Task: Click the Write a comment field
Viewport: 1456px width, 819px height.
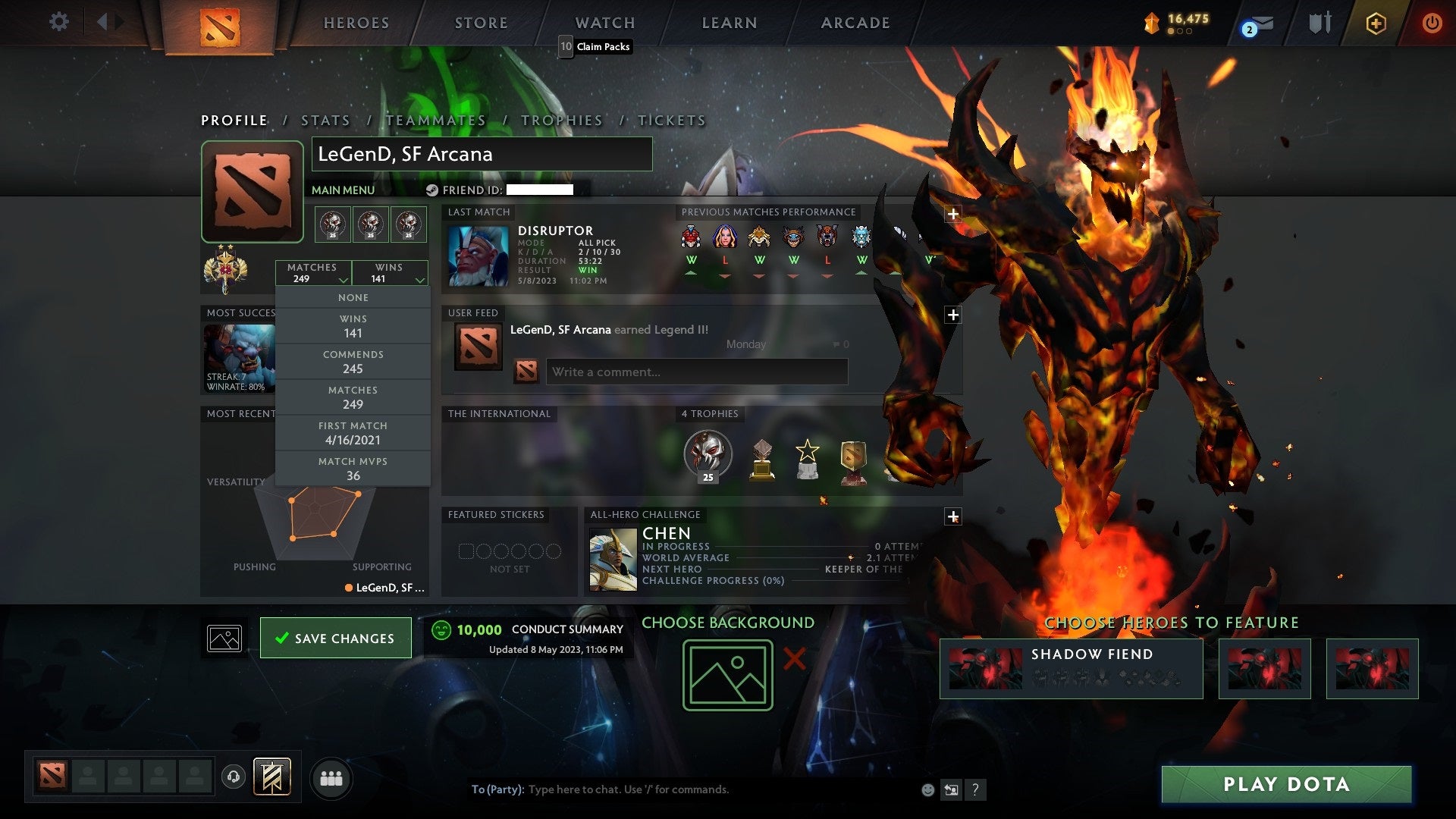Action: click(x=696, y=372)
